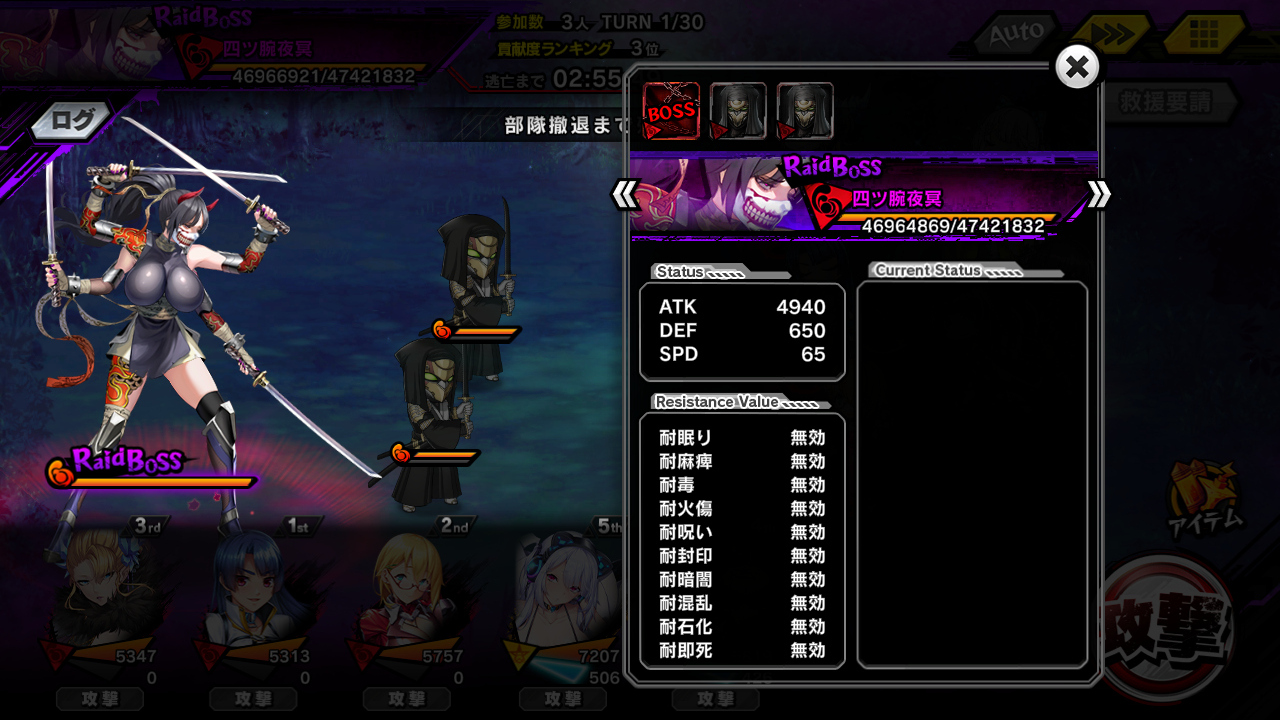Screen dimensions: 1280x720
Task: Open the アイテム item gift box
Action: coord(1206,495)
